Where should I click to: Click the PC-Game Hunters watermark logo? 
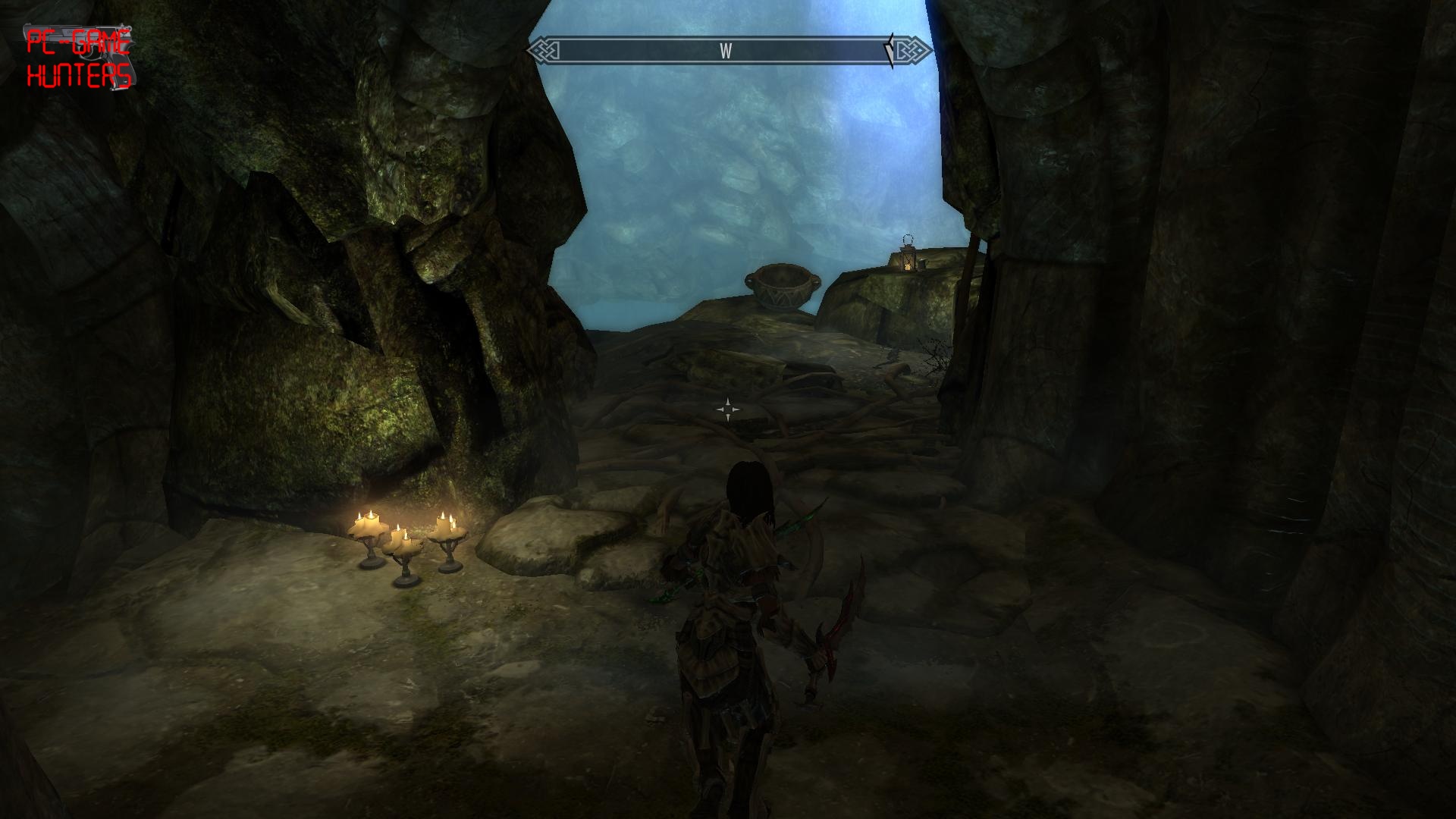pos(78,58)
